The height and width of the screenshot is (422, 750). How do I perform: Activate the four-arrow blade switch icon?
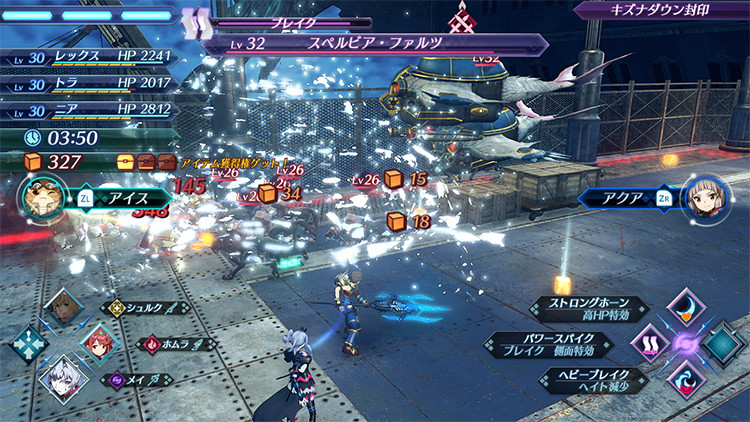coord(28,343)
